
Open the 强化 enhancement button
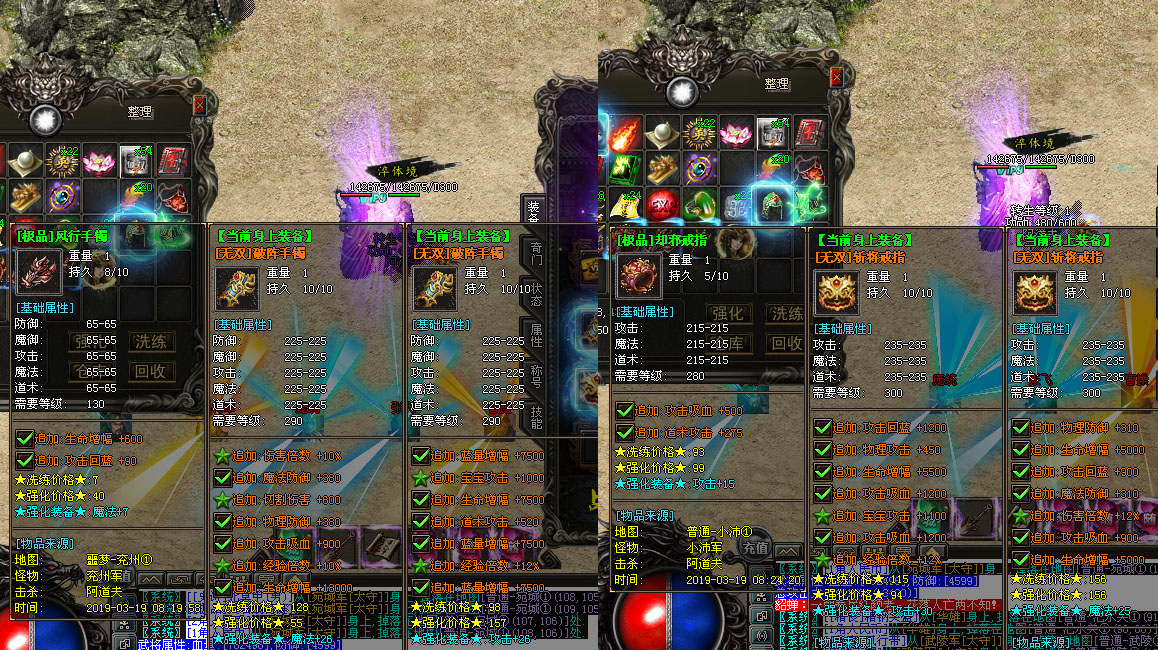[x=729, y=313]
